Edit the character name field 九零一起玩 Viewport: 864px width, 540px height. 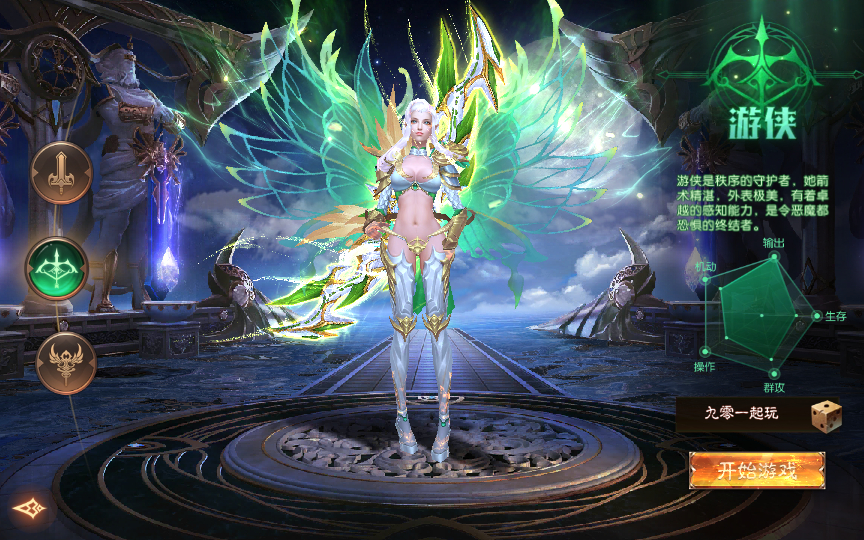pyautogui.click(x=741, y=414)
